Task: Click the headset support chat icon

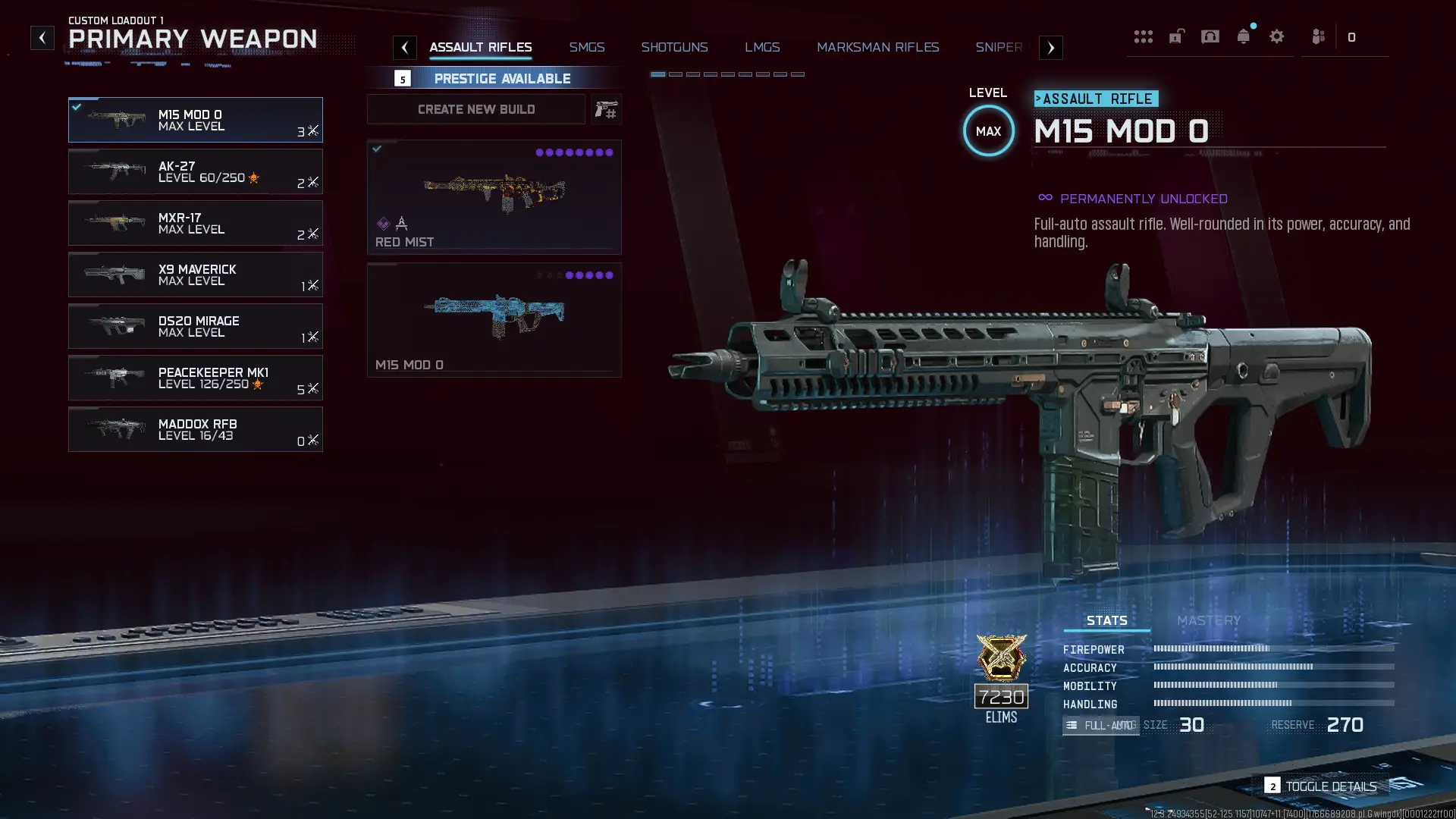Action: point(1210,36)
